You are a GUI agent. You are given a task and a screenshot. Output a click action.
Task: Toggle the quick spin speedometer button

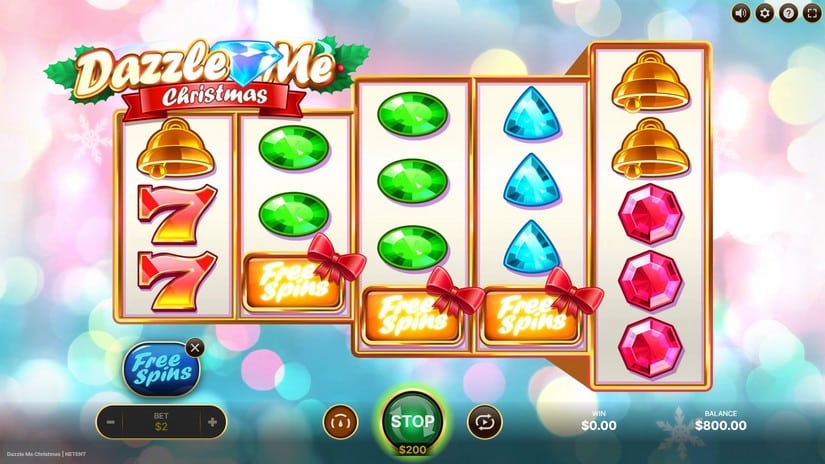click(x=339, y=422)
